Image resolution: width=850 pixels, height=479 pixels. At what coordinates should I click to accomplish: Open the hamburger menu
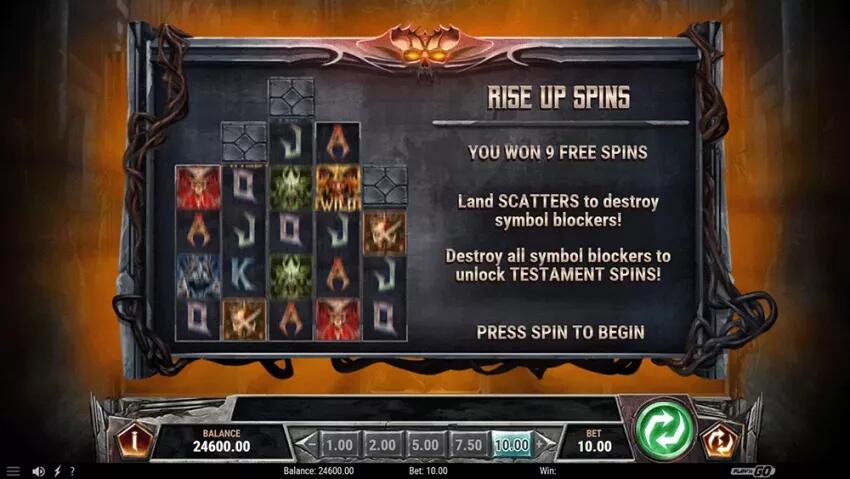pyautogui.click(x=13, y=471)
